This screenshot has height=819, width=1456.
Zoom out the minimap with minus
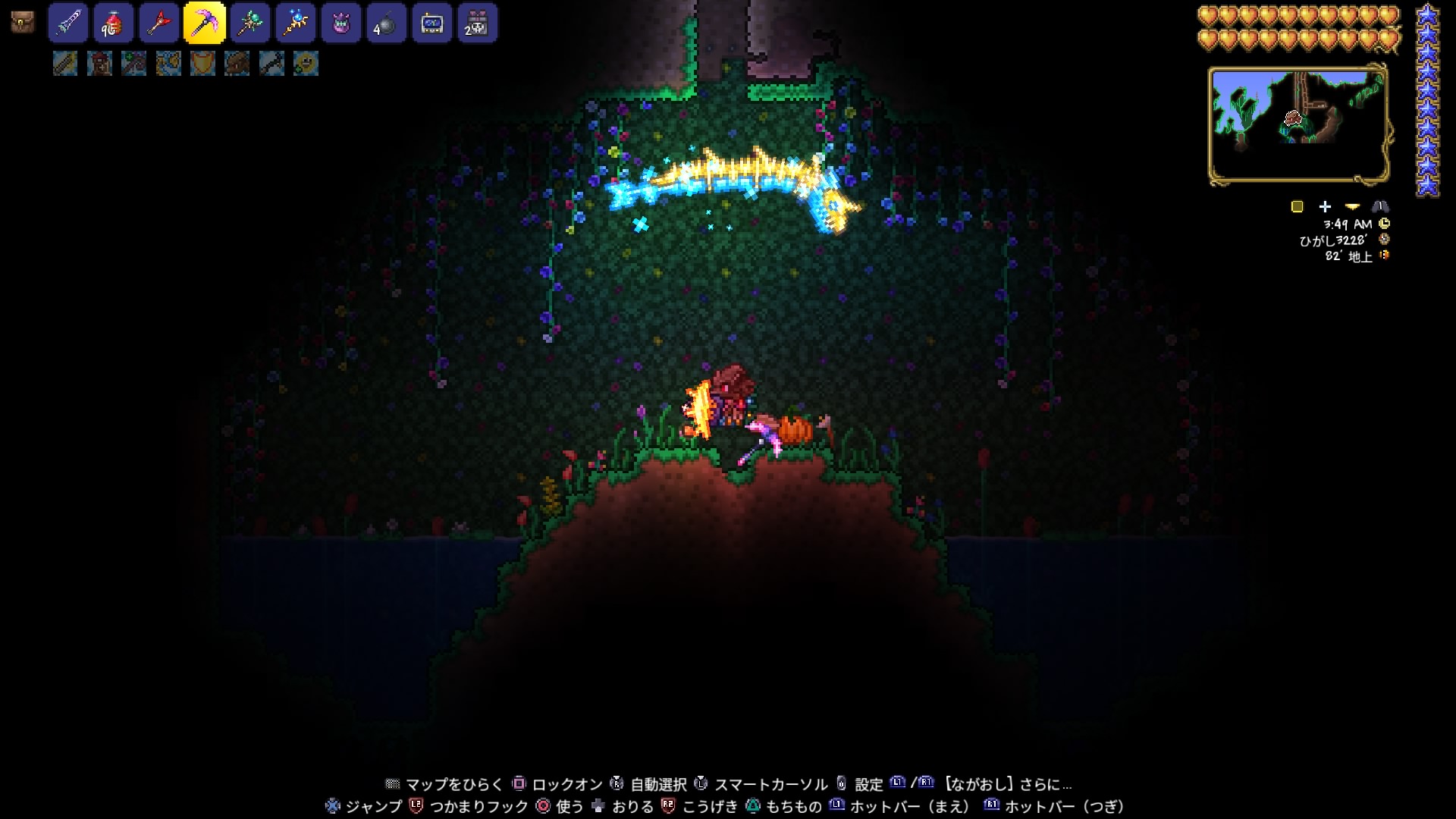tap(1352, 206)
